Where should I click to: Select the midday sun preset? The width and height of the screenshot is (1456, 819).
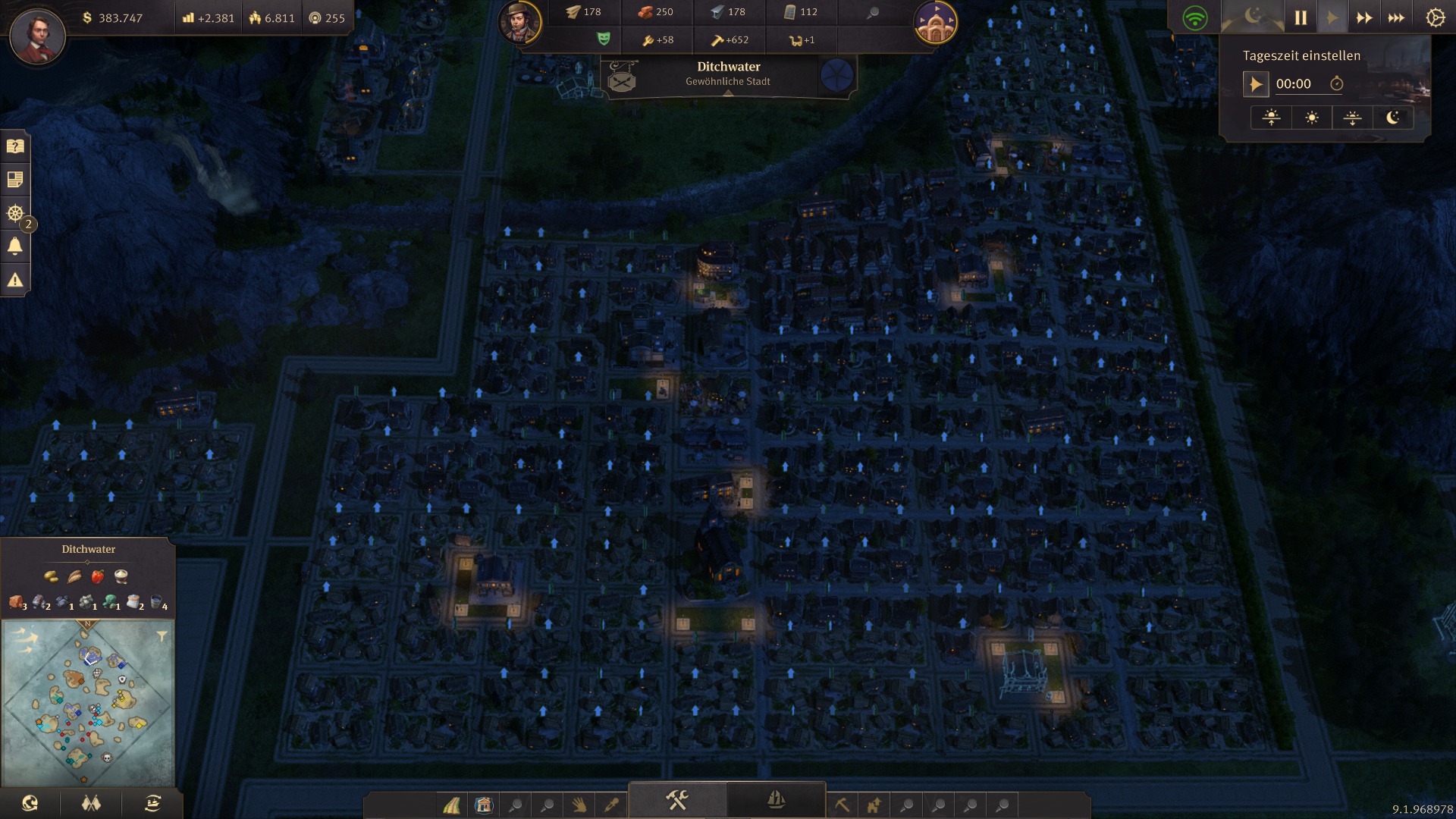[x=1312, y=118]
